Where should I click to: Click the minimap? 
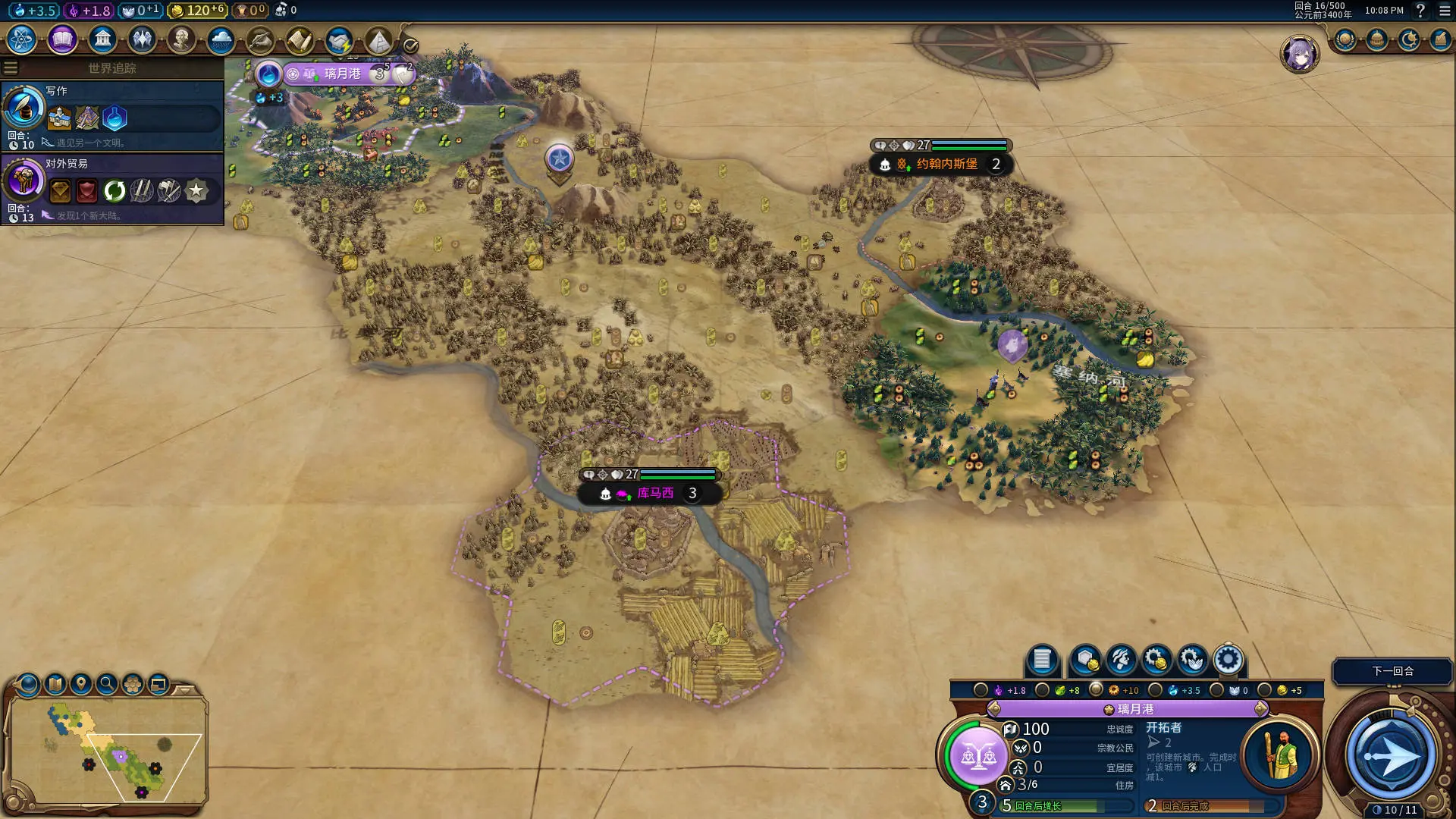[110, 749]
